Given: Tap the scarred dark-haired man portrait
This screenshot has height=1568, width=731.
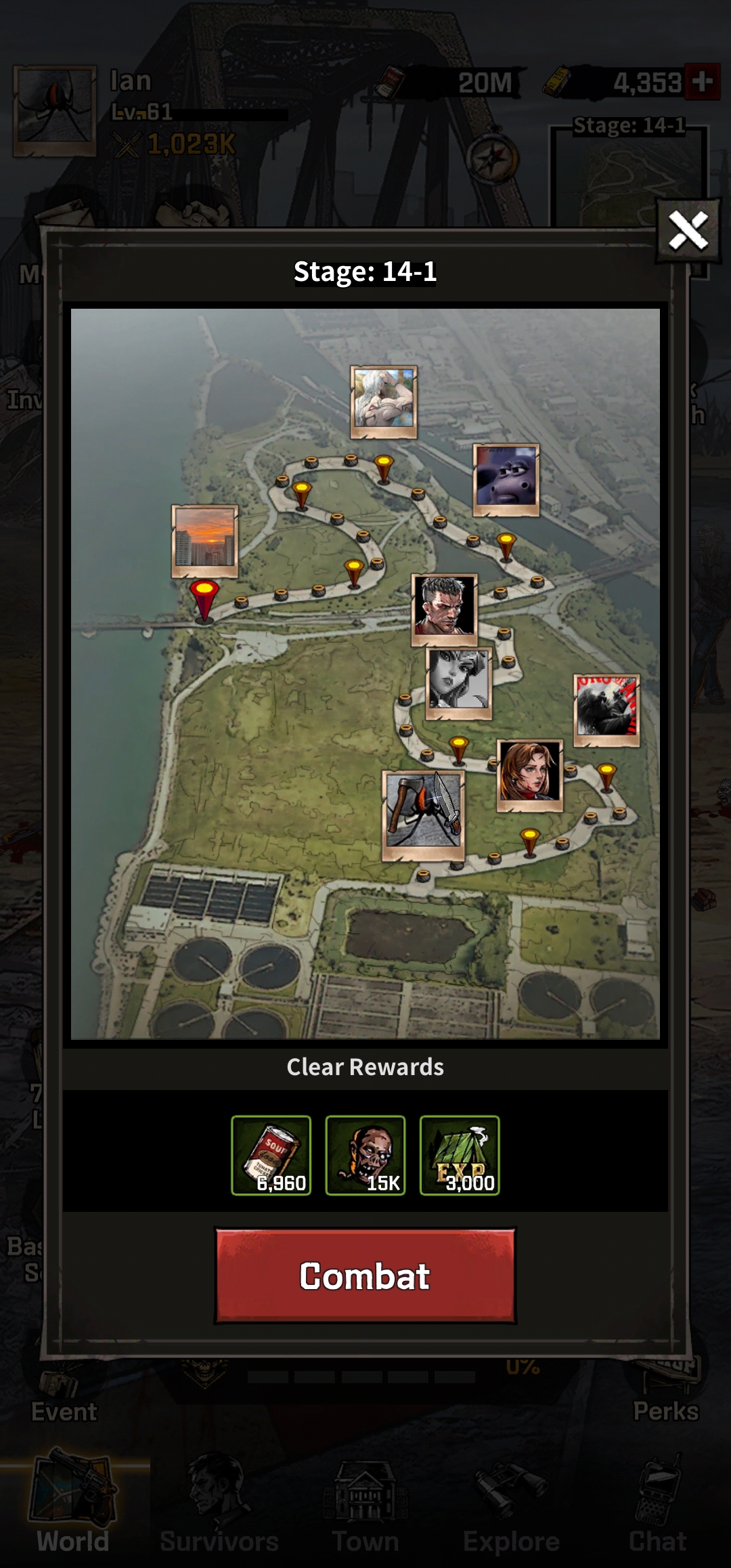Looking at the screenshot, I should (x=444, y=608).
